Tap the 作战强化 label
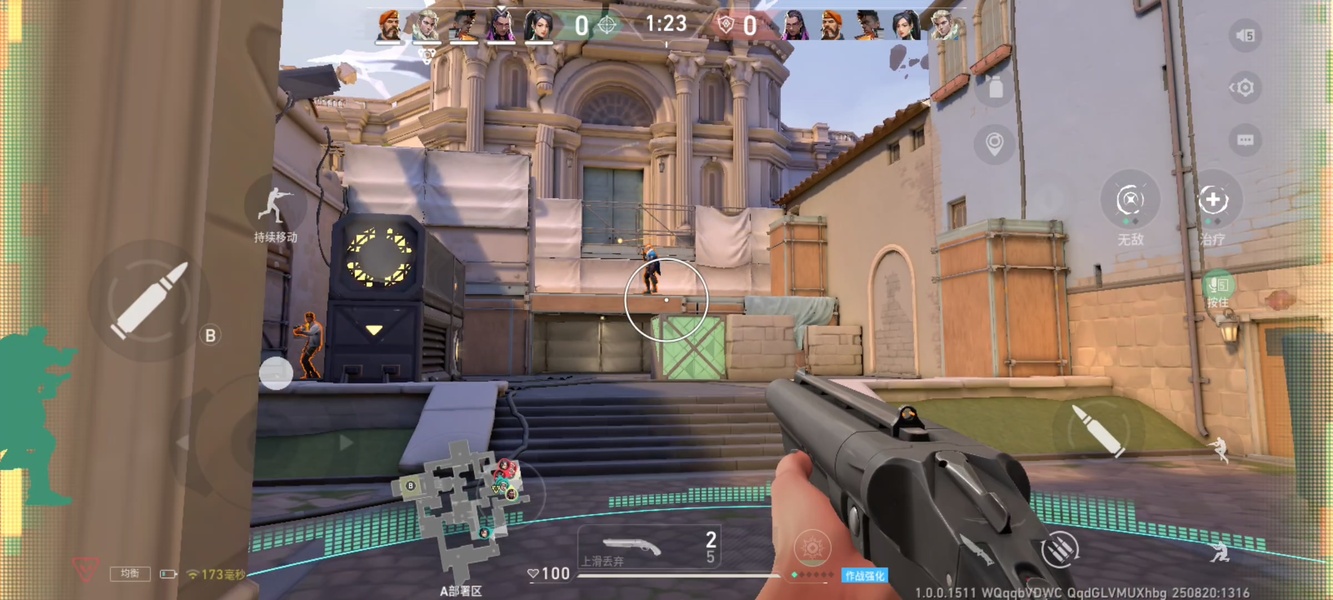Image resolution: width=1333 pixels, height=600 pixels. pyautogui.click(x=864, y=575)
